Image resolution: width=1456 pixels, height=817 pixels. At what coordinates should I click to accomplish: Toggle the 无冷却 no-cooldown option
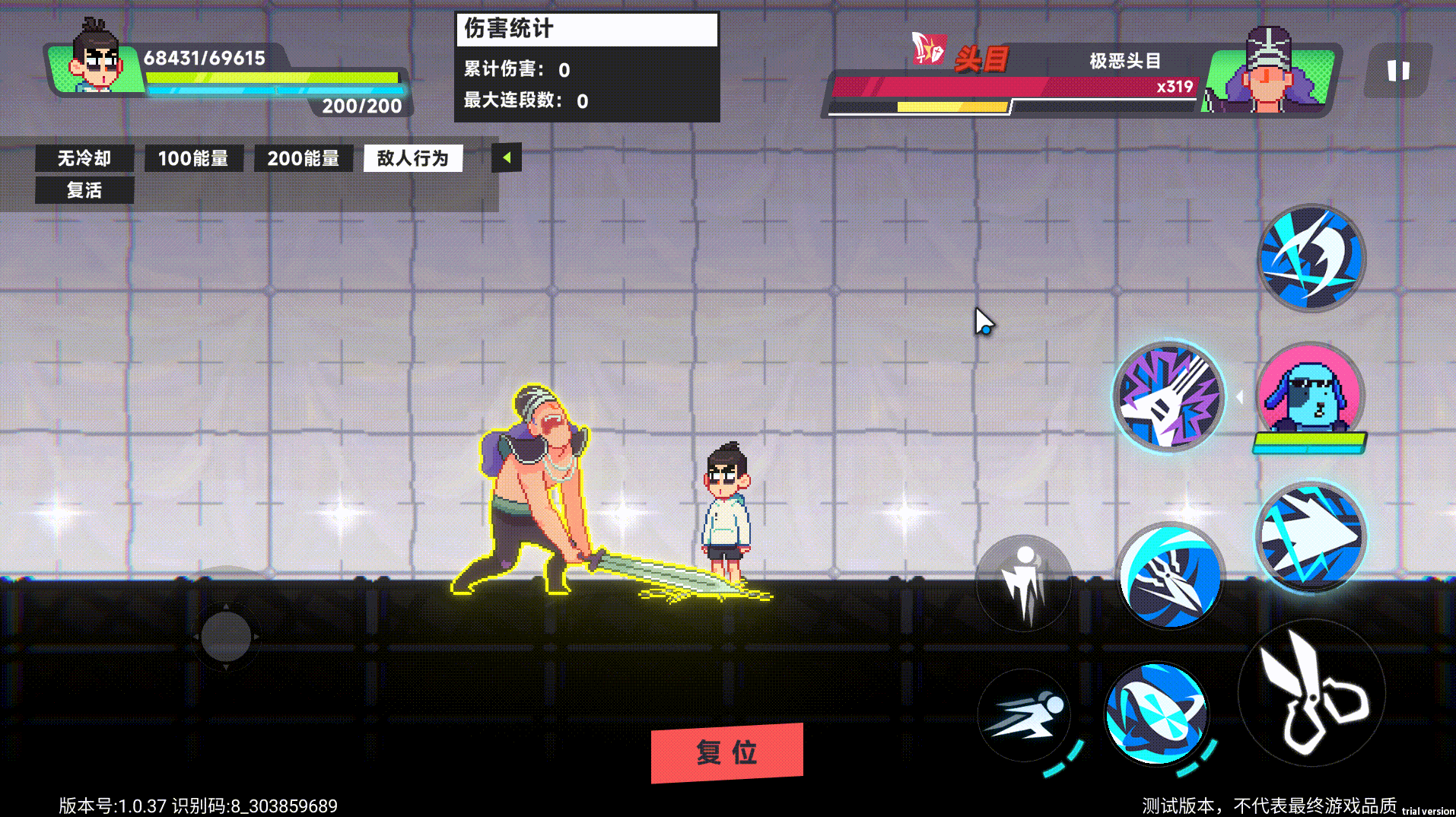tap(84, 158)
